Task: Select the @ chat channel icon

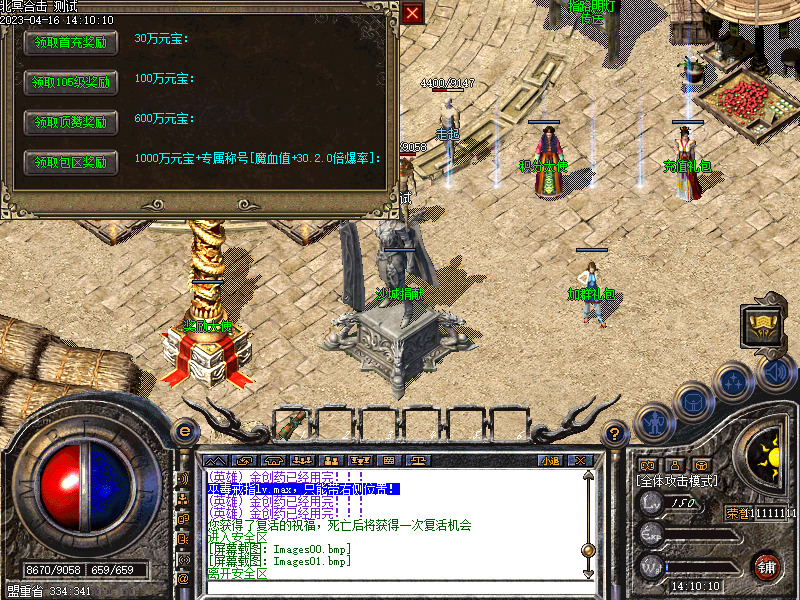Action: [x=183, y=577]
